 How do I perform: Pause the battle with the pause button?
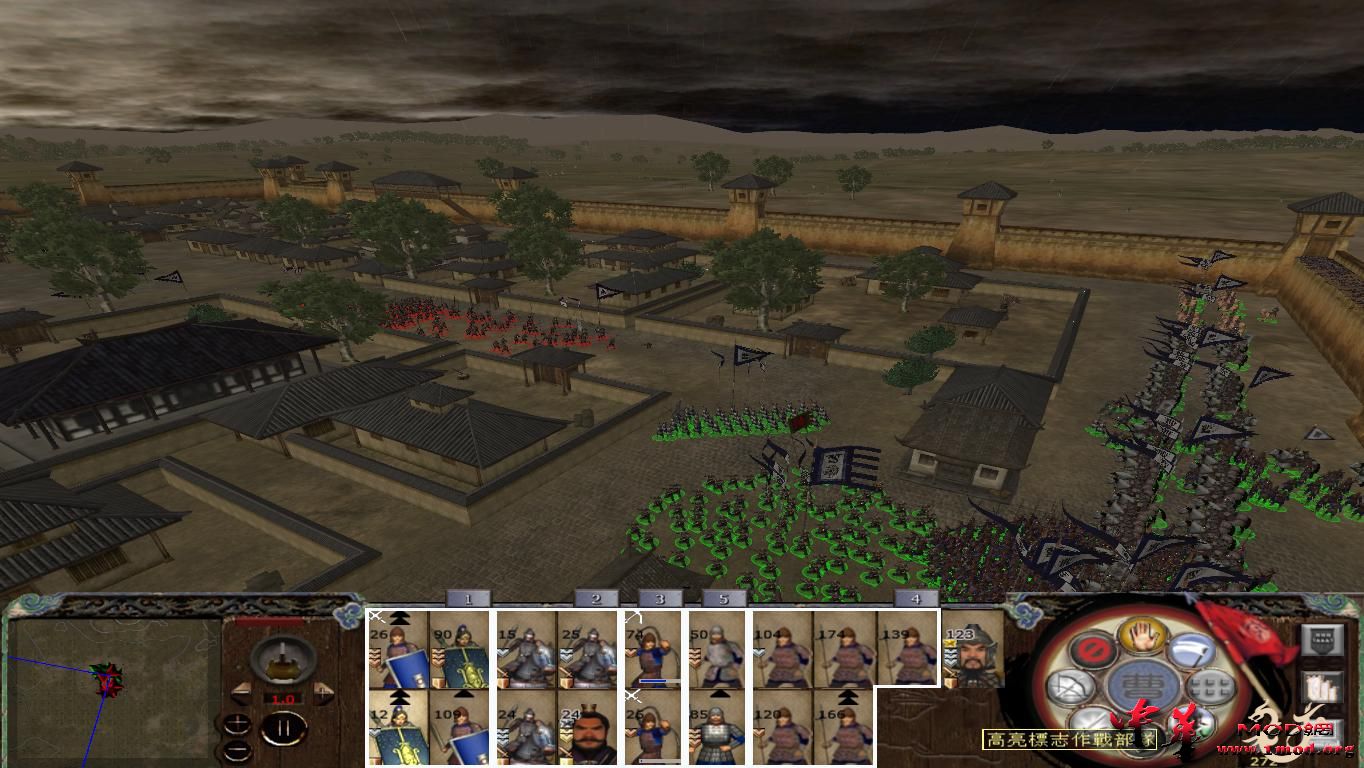pos(283,728)
